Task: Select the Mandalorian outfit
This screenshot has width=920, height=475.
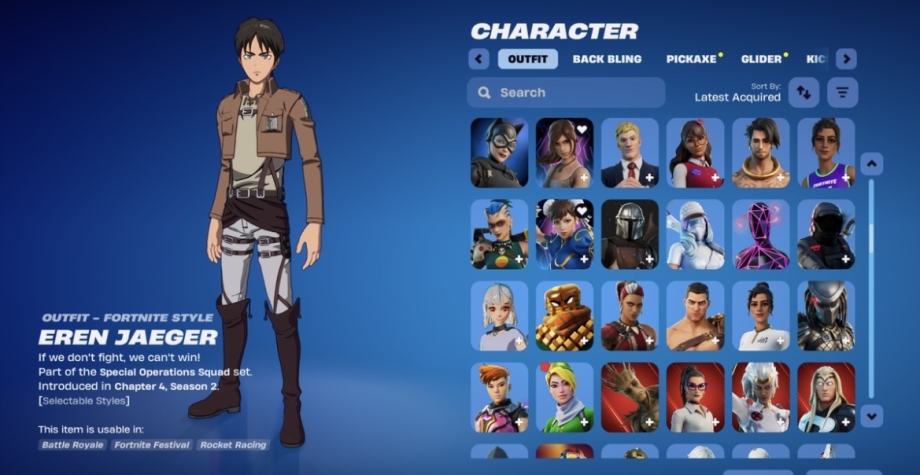Action: click(x=630, y=234)
